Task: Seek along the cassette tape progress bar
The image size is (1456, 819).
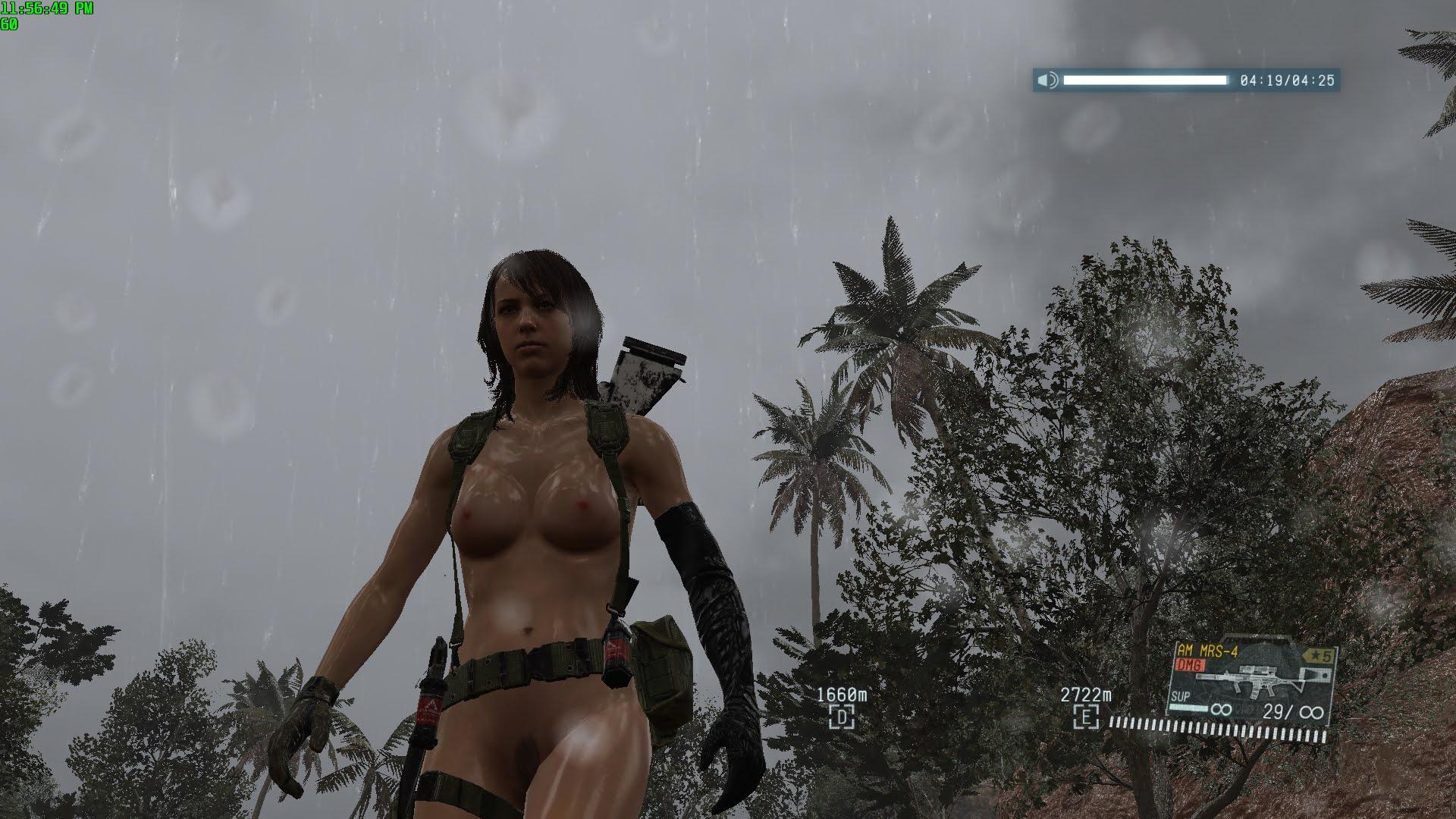Action: pos(1144,80)
